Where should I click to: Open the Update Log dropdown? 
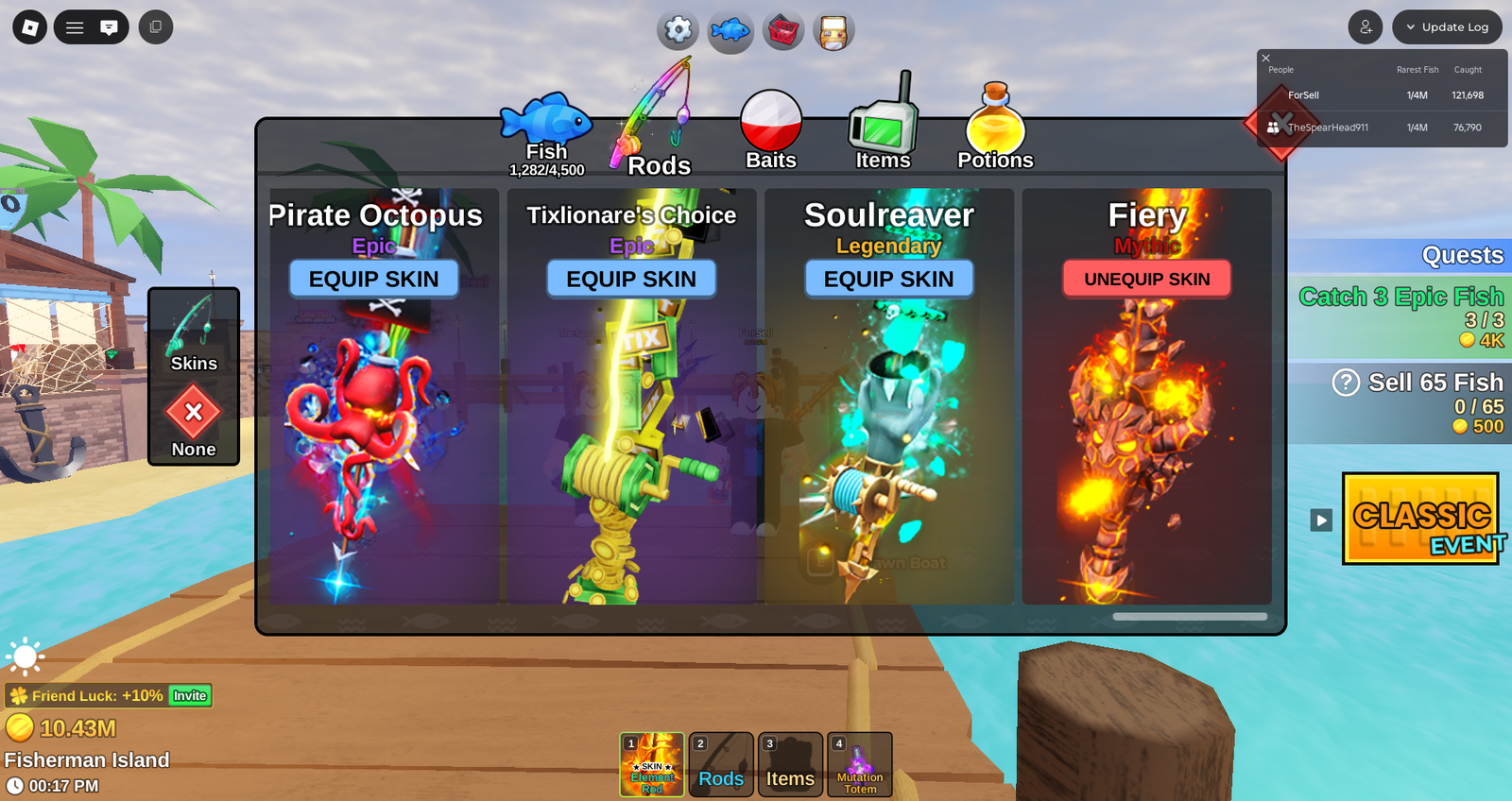click(1447, 27)
